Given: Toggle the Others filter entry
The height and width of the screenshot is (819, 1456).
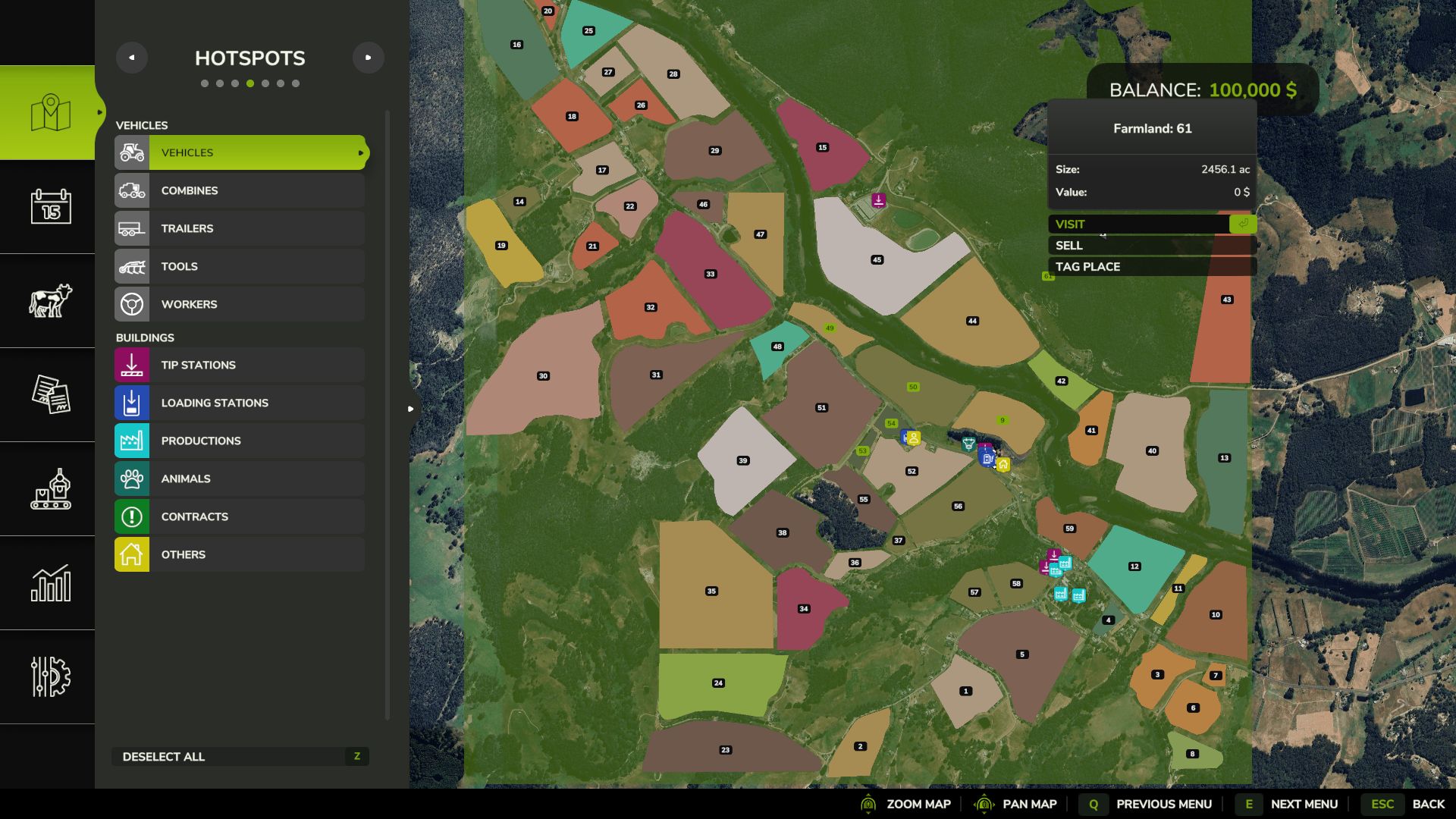Looking at the screenshot, I should point(240,554).
